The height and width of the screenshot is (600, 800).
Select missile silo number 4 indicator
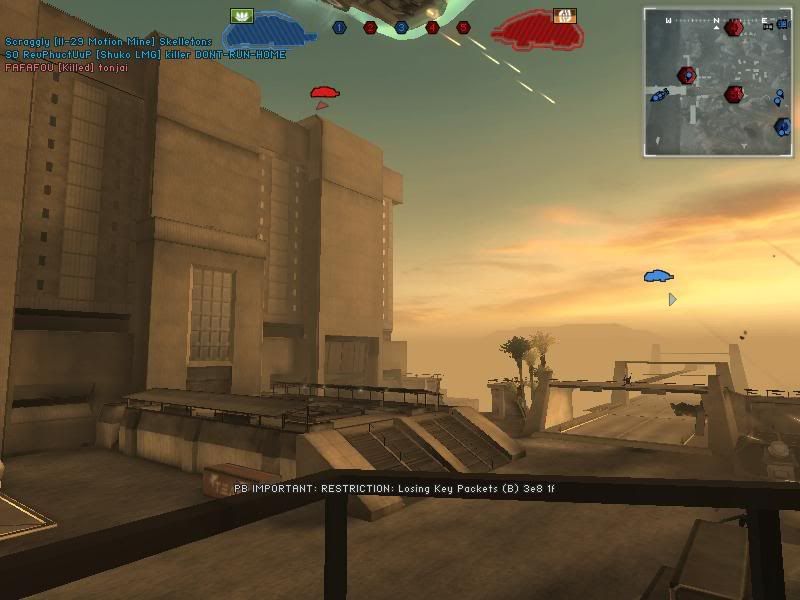pos(432,28)
